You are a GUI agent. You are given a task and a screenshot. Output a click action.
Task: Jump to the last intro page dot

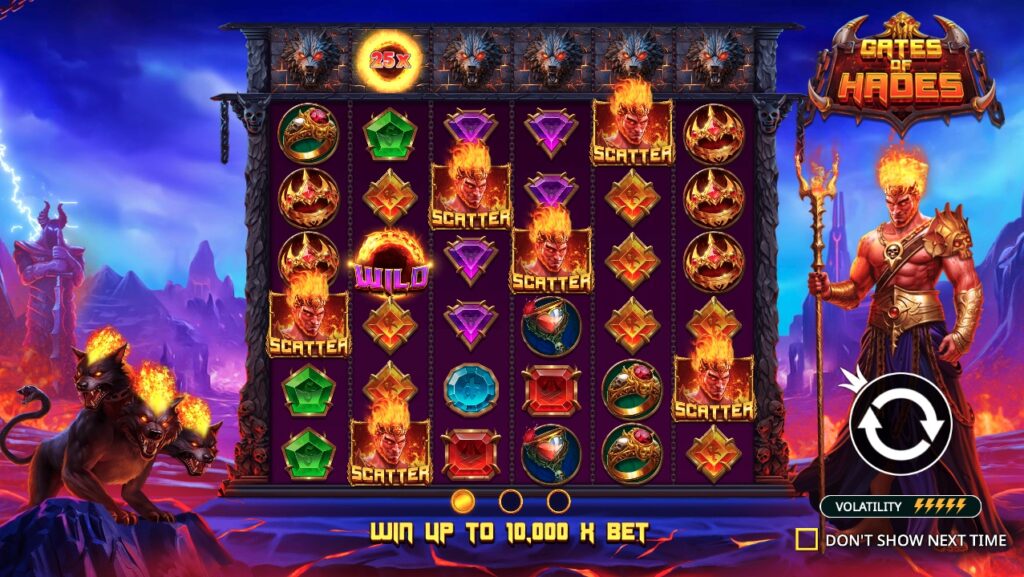coord(559,501)
